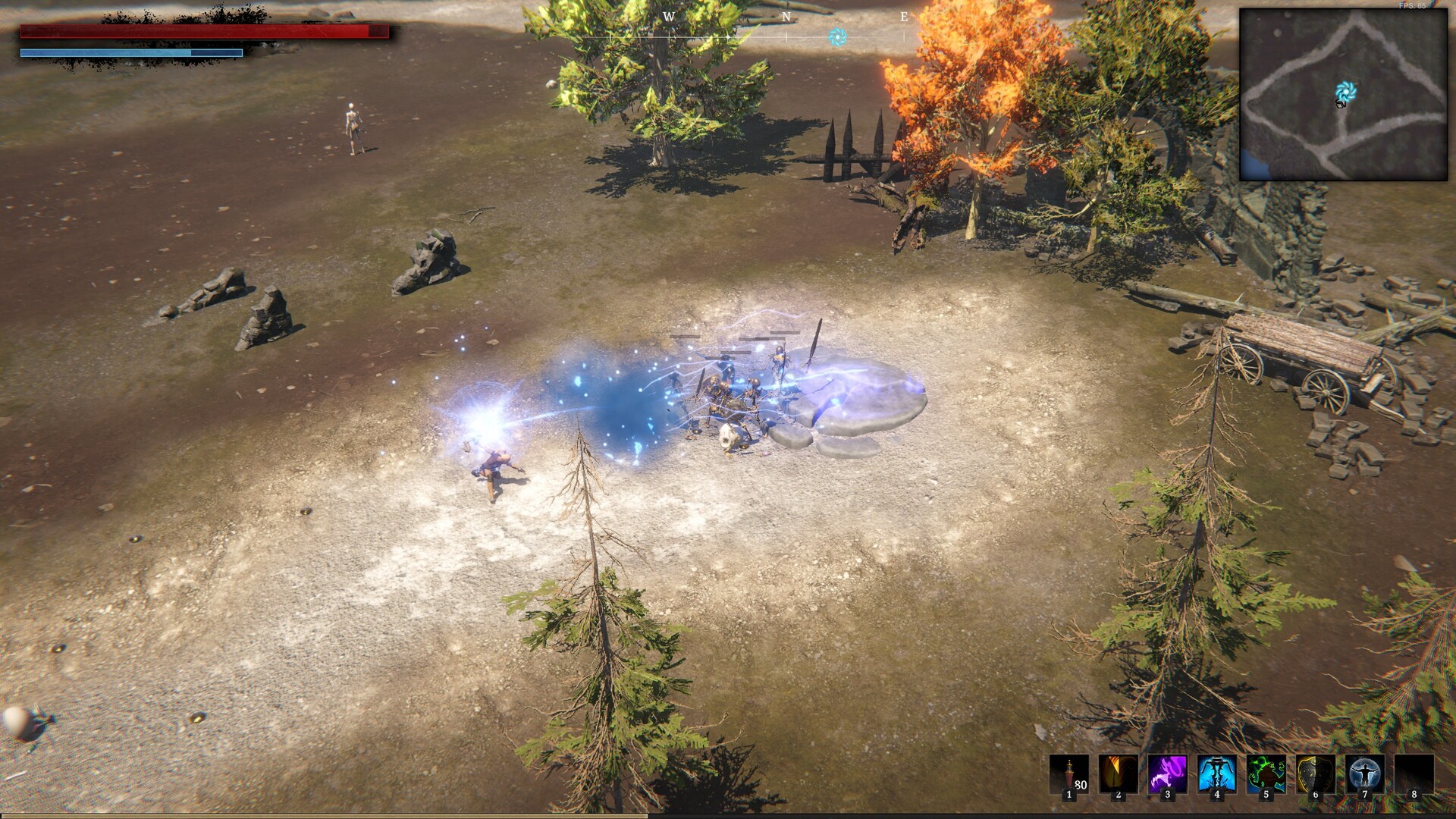Cast the purple spirit ability in slot 3
The height and width of the screenshot is (819, 1456).
click(1167, 774)
